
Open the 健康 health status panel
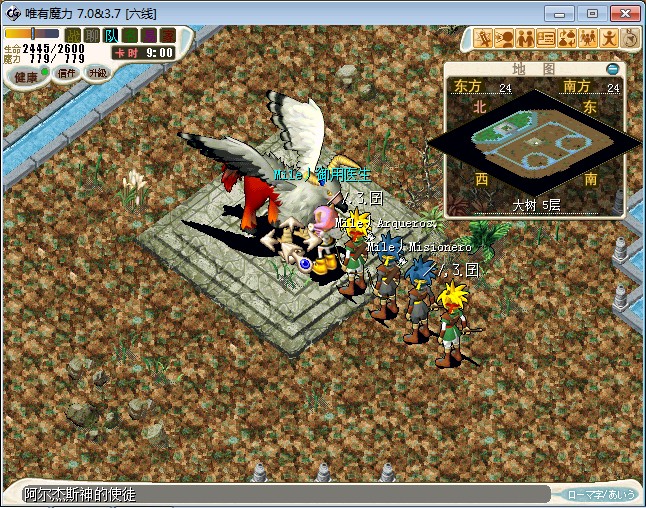point(26,77)
